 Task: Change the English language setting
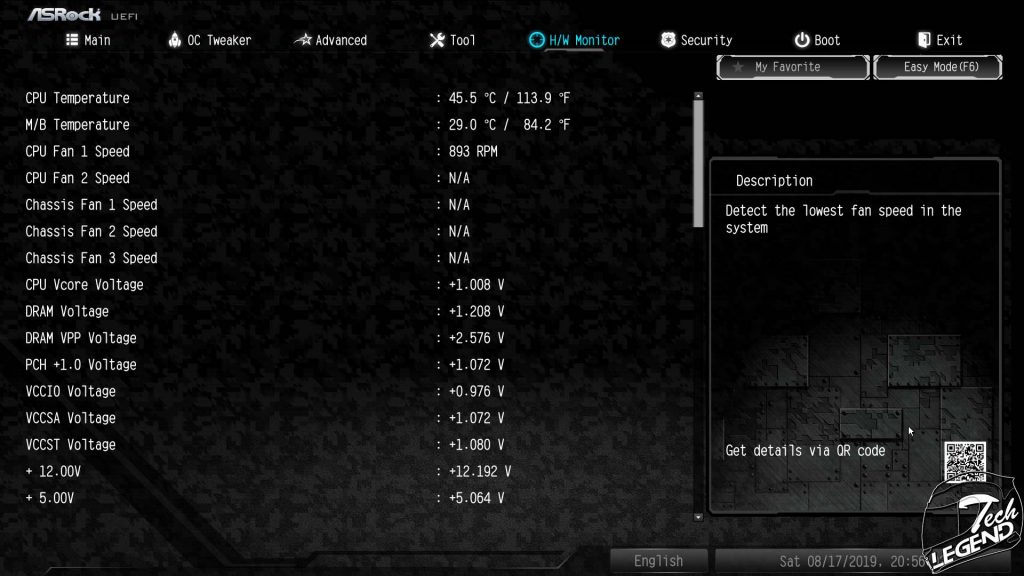click(x=658, y=561)
